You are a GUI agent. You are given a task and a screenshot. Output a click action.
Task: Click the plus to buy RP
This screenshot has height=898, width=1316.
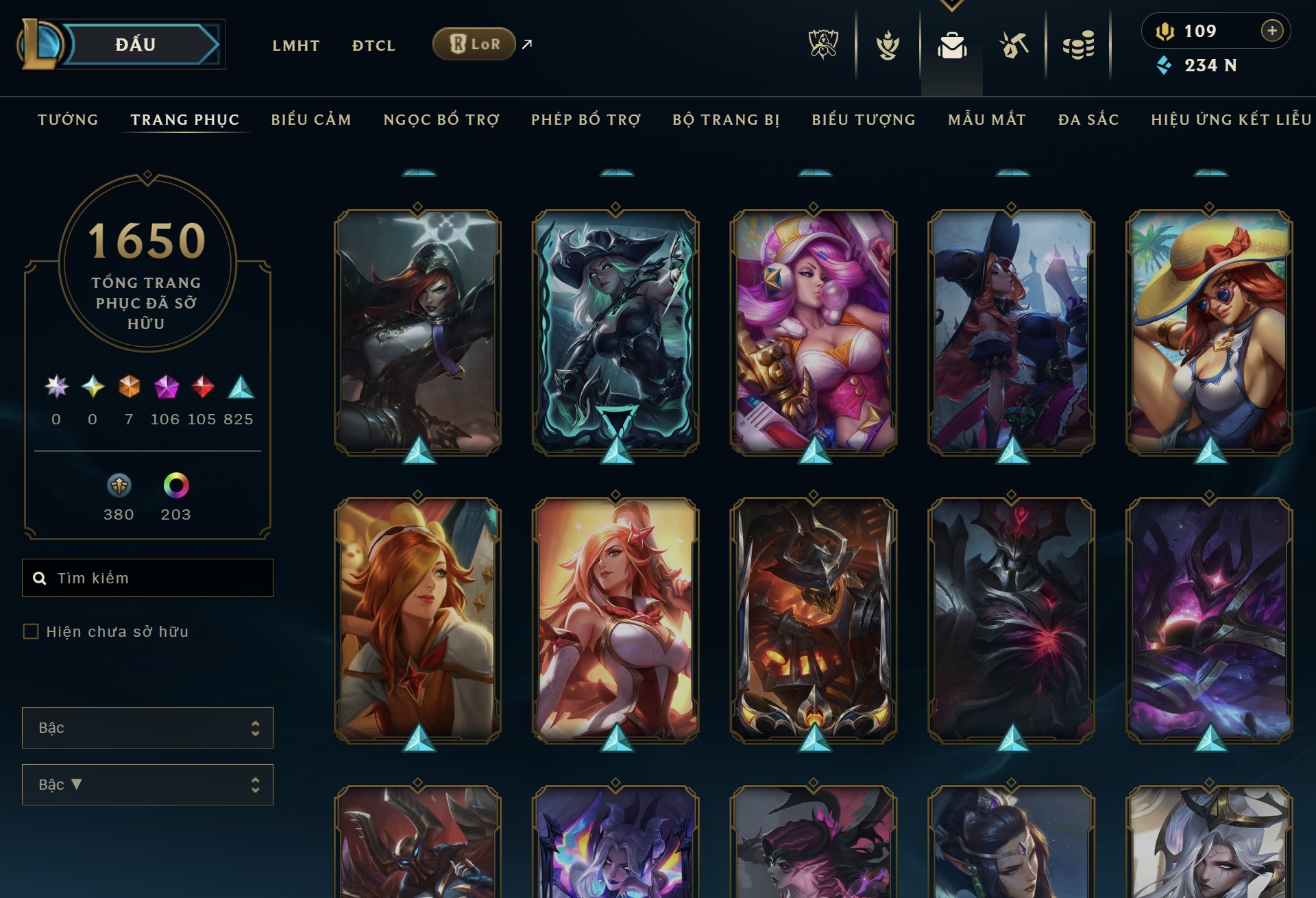(x=1273, y=30)
